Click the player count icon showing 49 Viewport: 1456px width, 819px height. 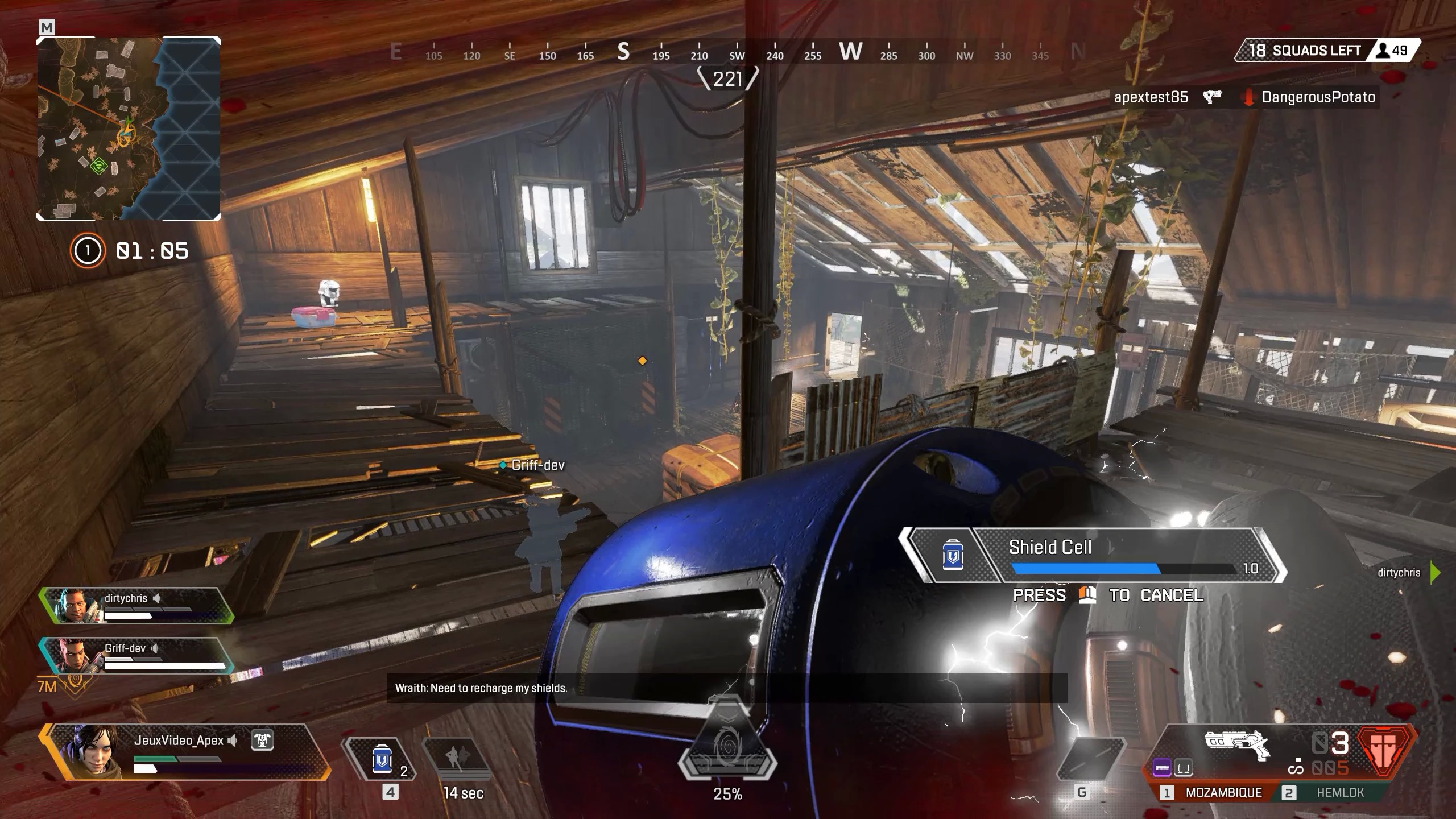tap(1386, 50)
